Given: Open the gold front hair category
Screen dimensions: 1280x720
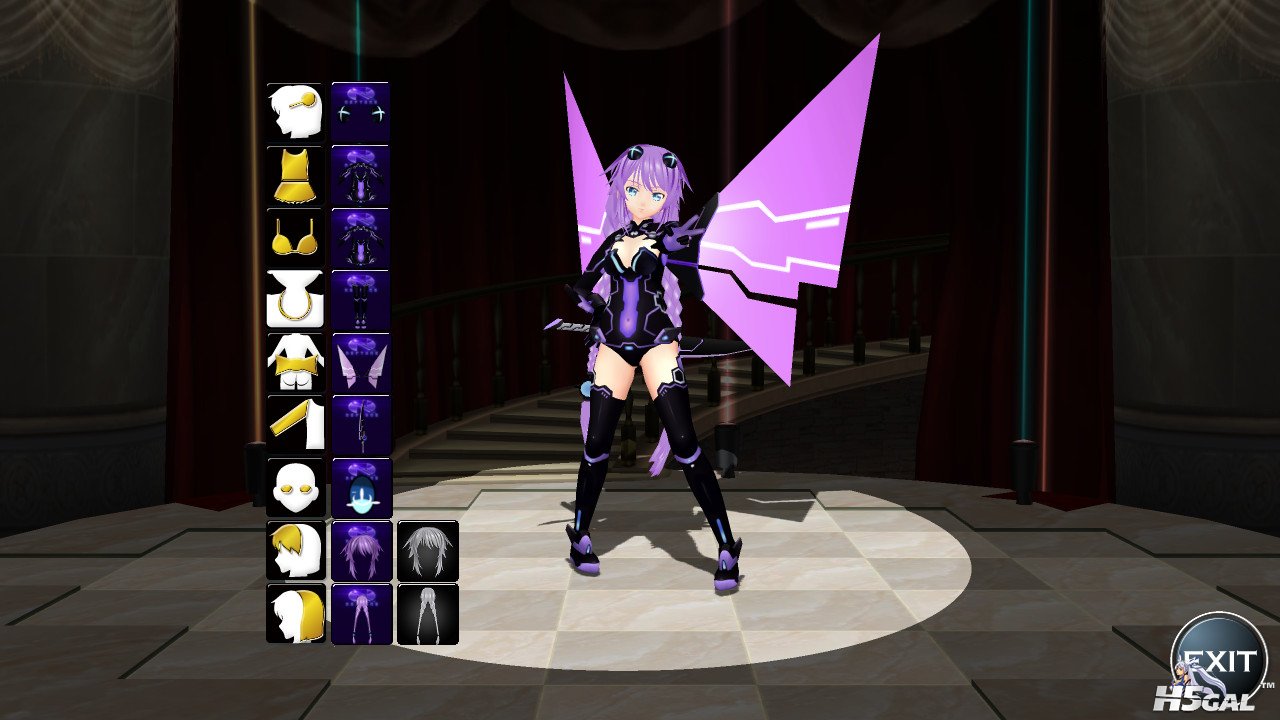Looking at the screenshot, I should pyautogui.click(x=295, y=550).
